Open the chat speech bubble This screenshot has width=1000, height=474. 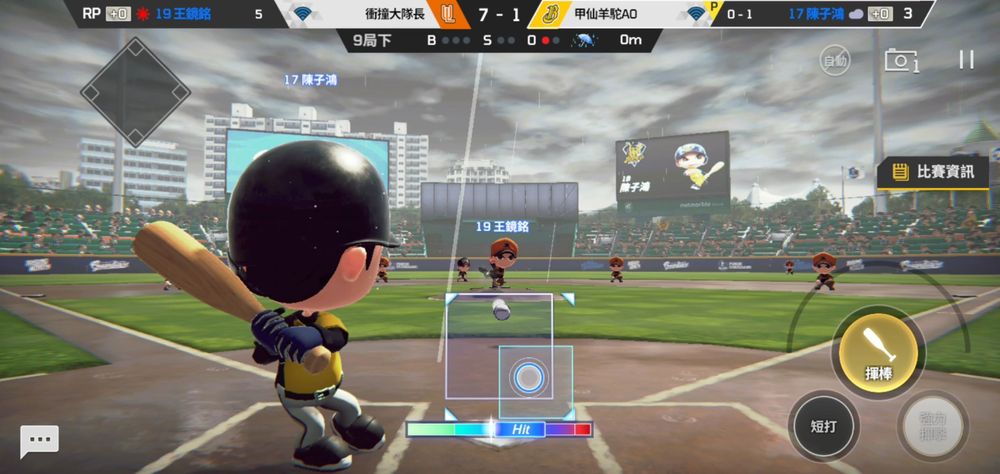(40, 440)
